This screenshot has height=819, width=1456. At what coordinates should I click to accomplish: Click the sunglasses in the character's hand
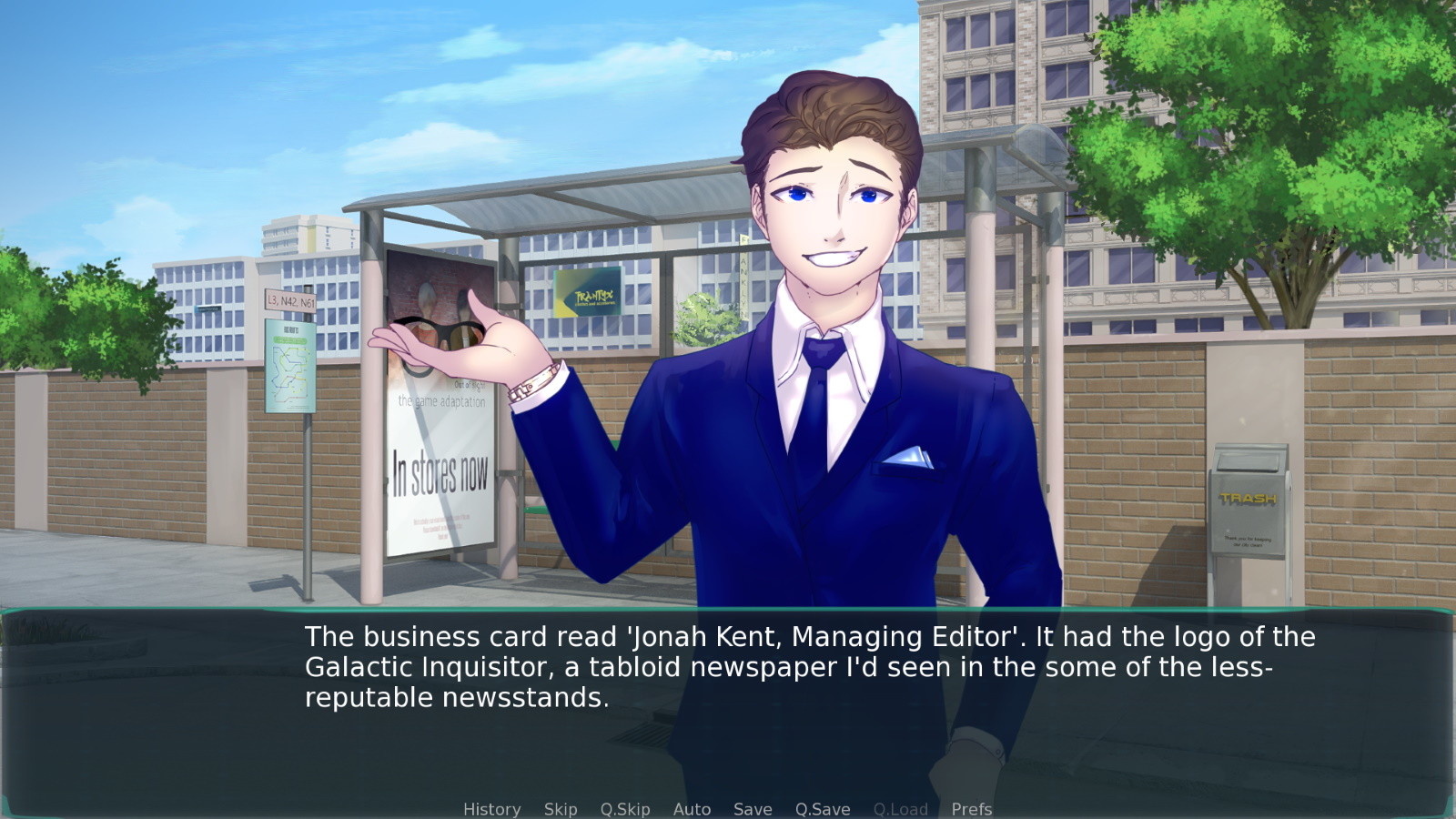pos(440,333)
